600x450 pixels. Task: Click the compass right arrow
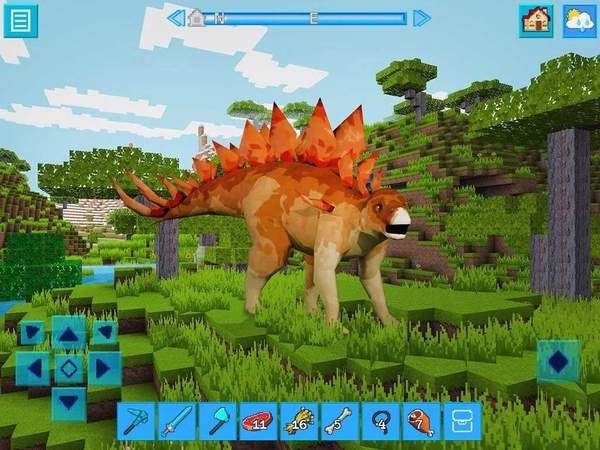pyautogui.click(x=421, y=17)
